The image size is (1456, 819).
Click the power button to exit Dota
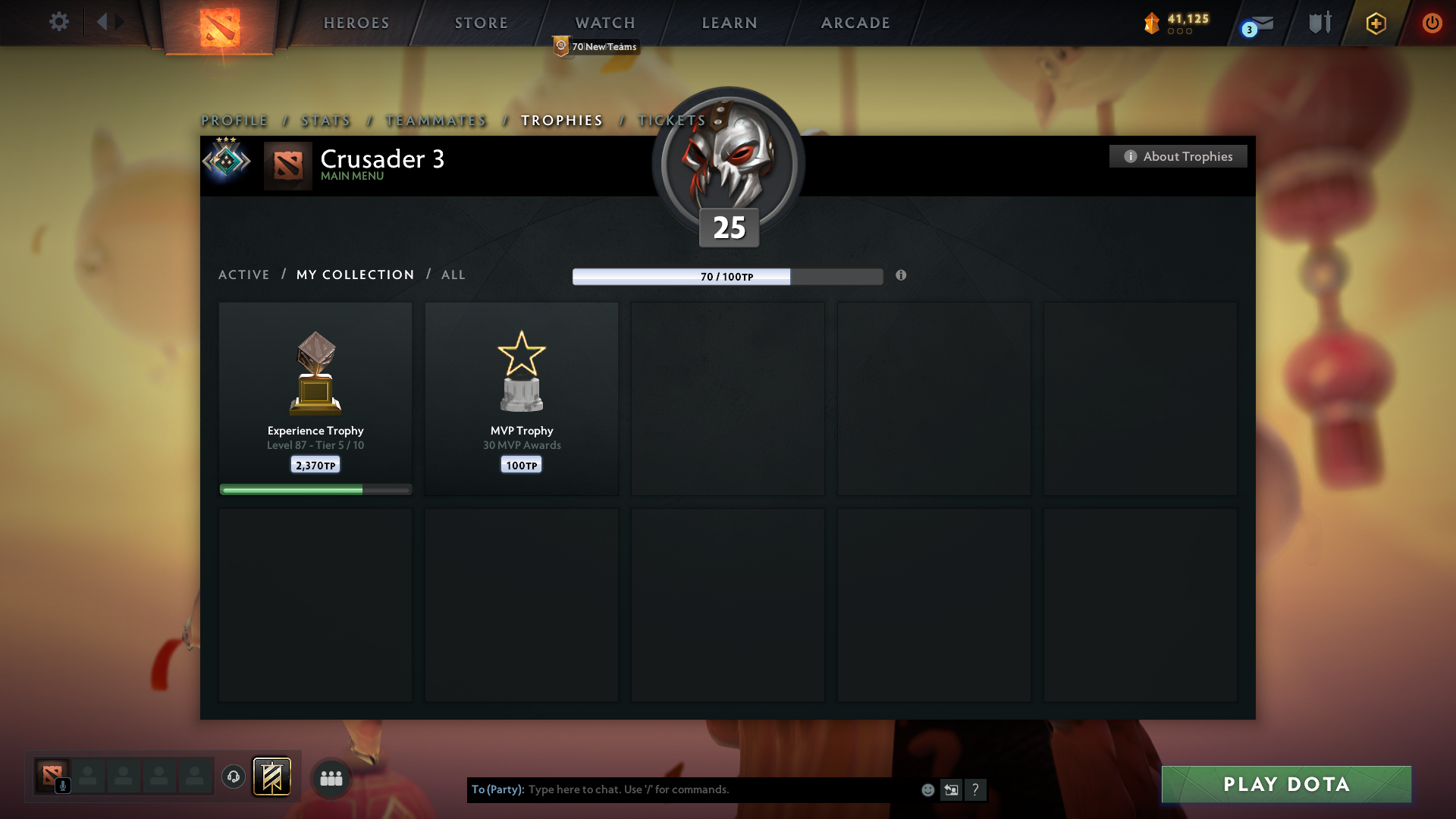coord(1432,23)
